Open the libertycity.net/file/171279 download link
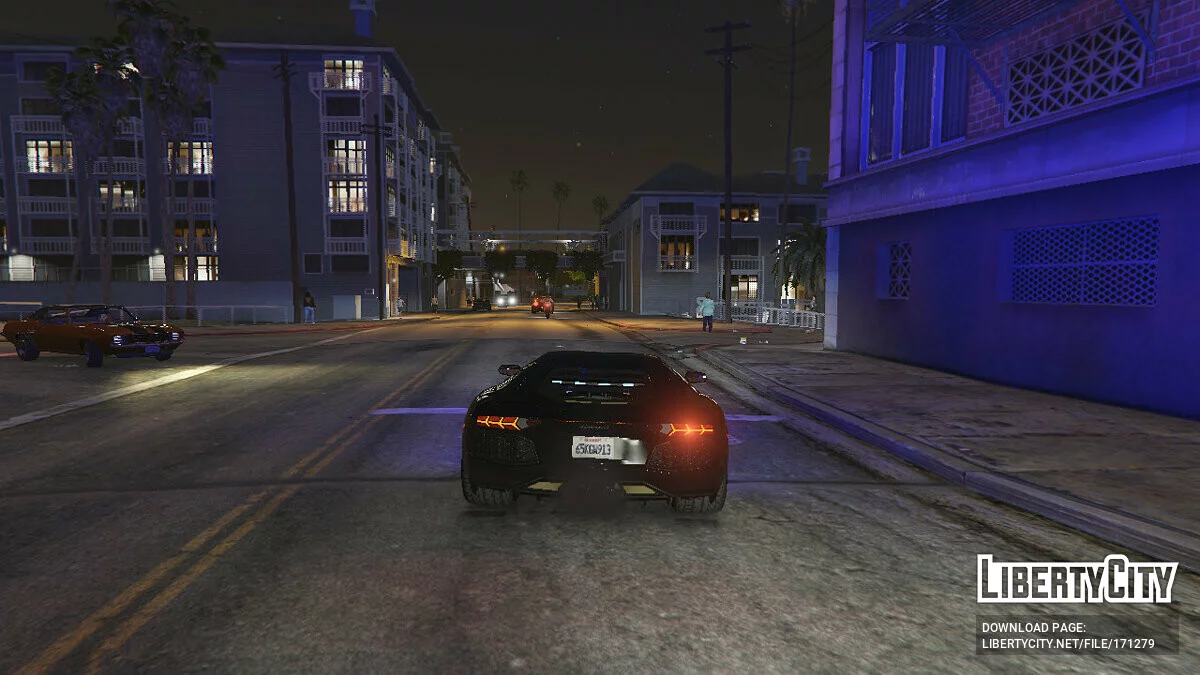The height and width of the screenshot is (675, 1200). pos(1068,644)
